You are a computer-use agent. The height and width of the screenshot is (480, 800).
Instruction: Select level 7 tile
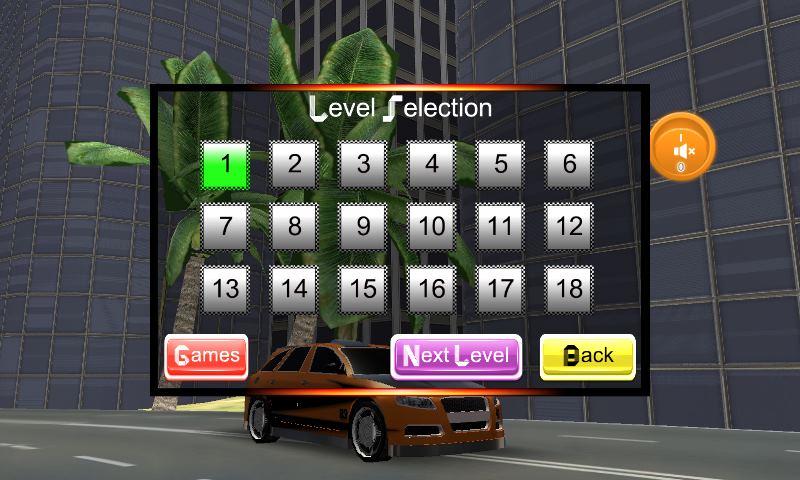pos(226,226)
